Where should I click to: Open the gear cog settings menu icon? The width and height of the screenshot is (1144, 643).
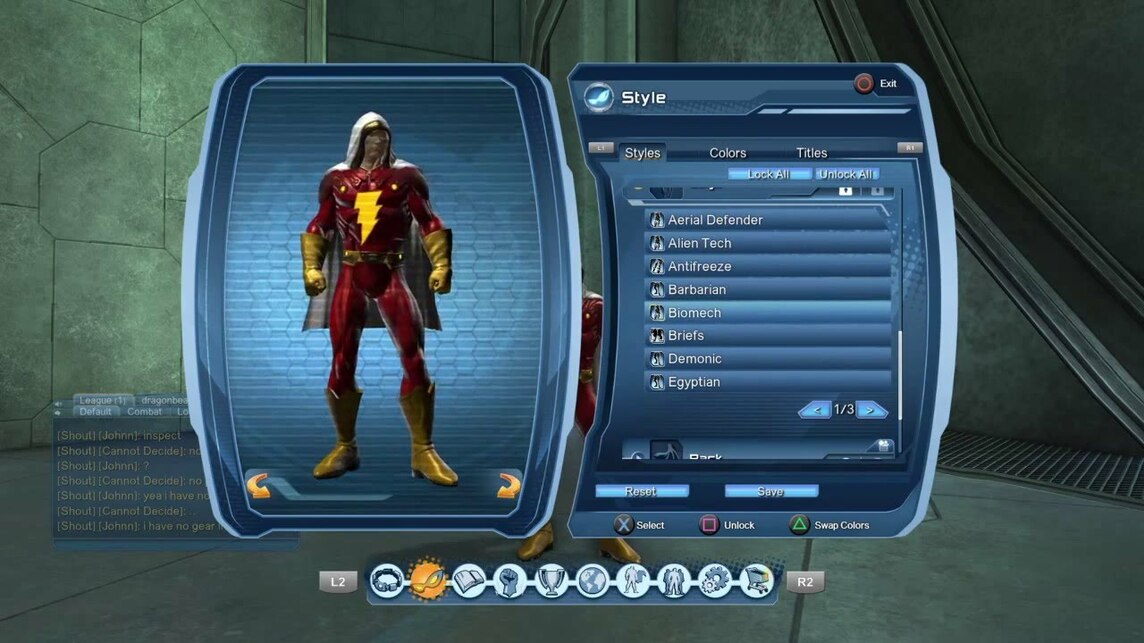pos(715,580)
